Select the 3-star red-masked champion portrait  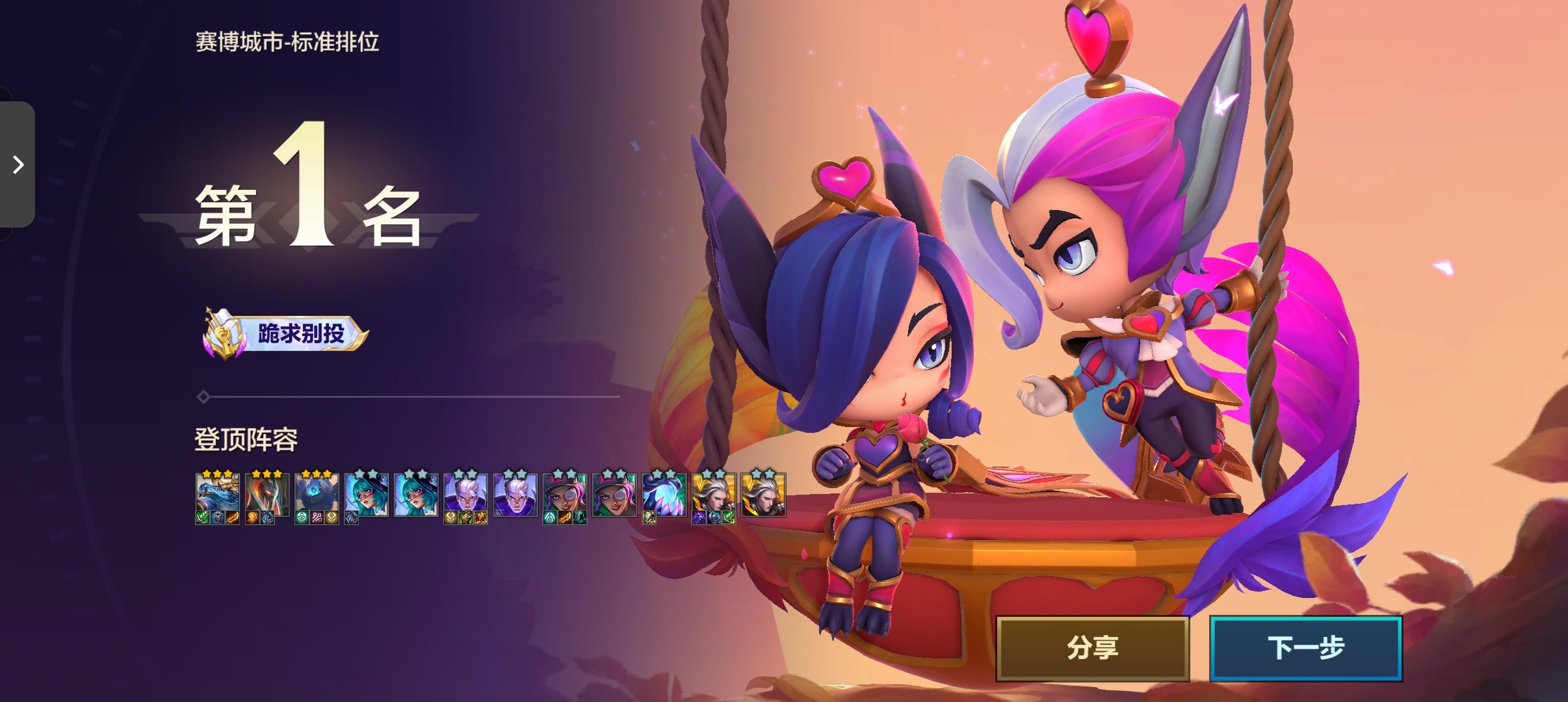267,494
